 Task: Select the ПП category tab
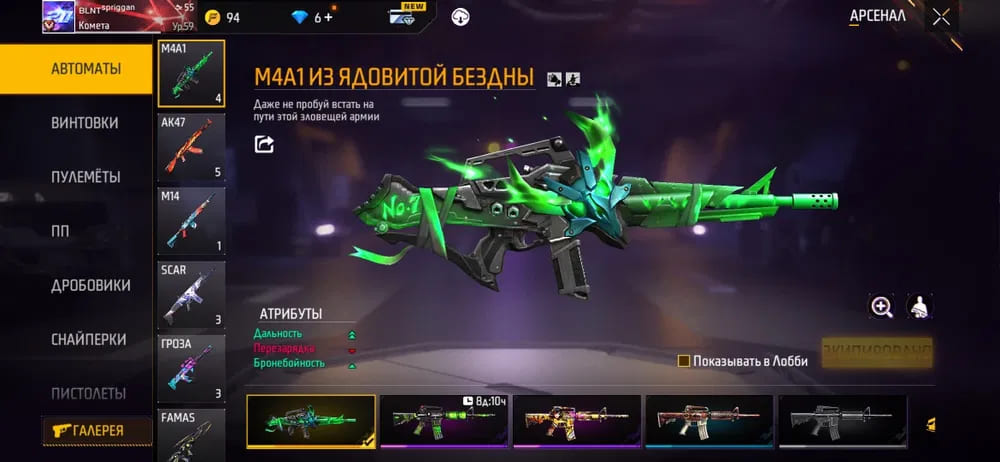[x=60, y=231]
